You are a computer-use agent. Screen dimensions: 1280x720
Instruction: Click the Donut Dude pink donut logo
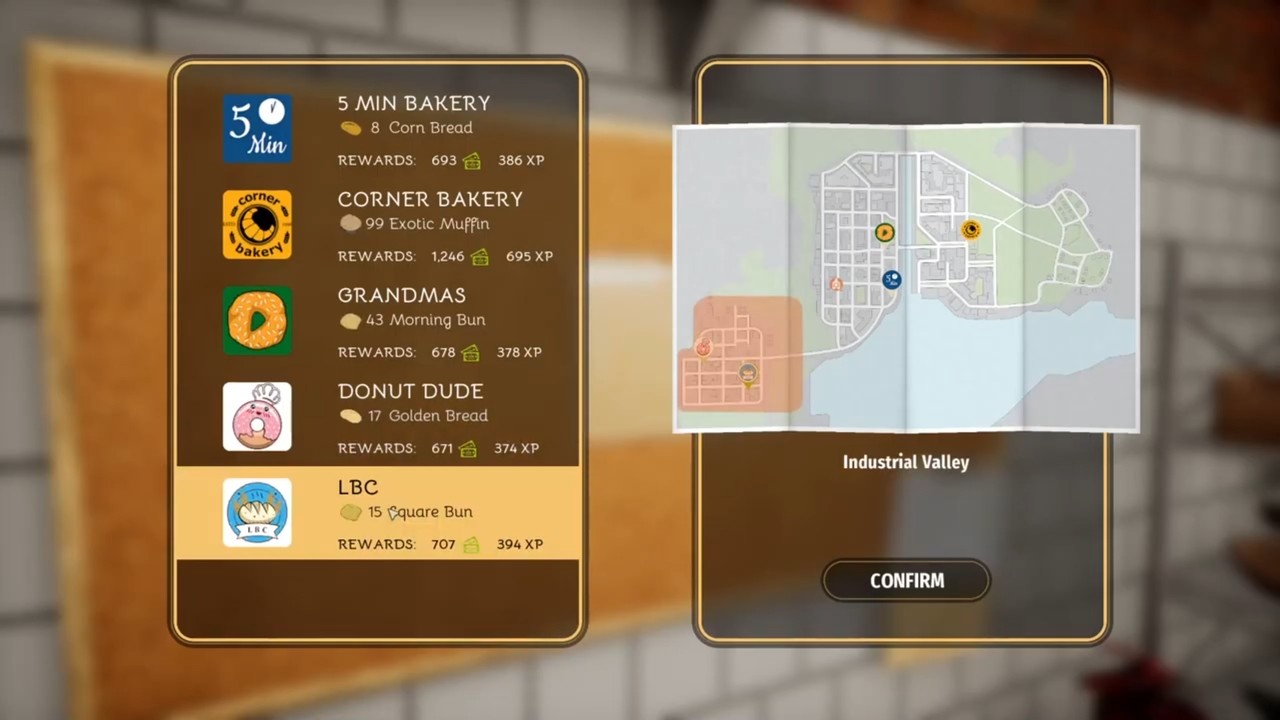click(257, 416)
